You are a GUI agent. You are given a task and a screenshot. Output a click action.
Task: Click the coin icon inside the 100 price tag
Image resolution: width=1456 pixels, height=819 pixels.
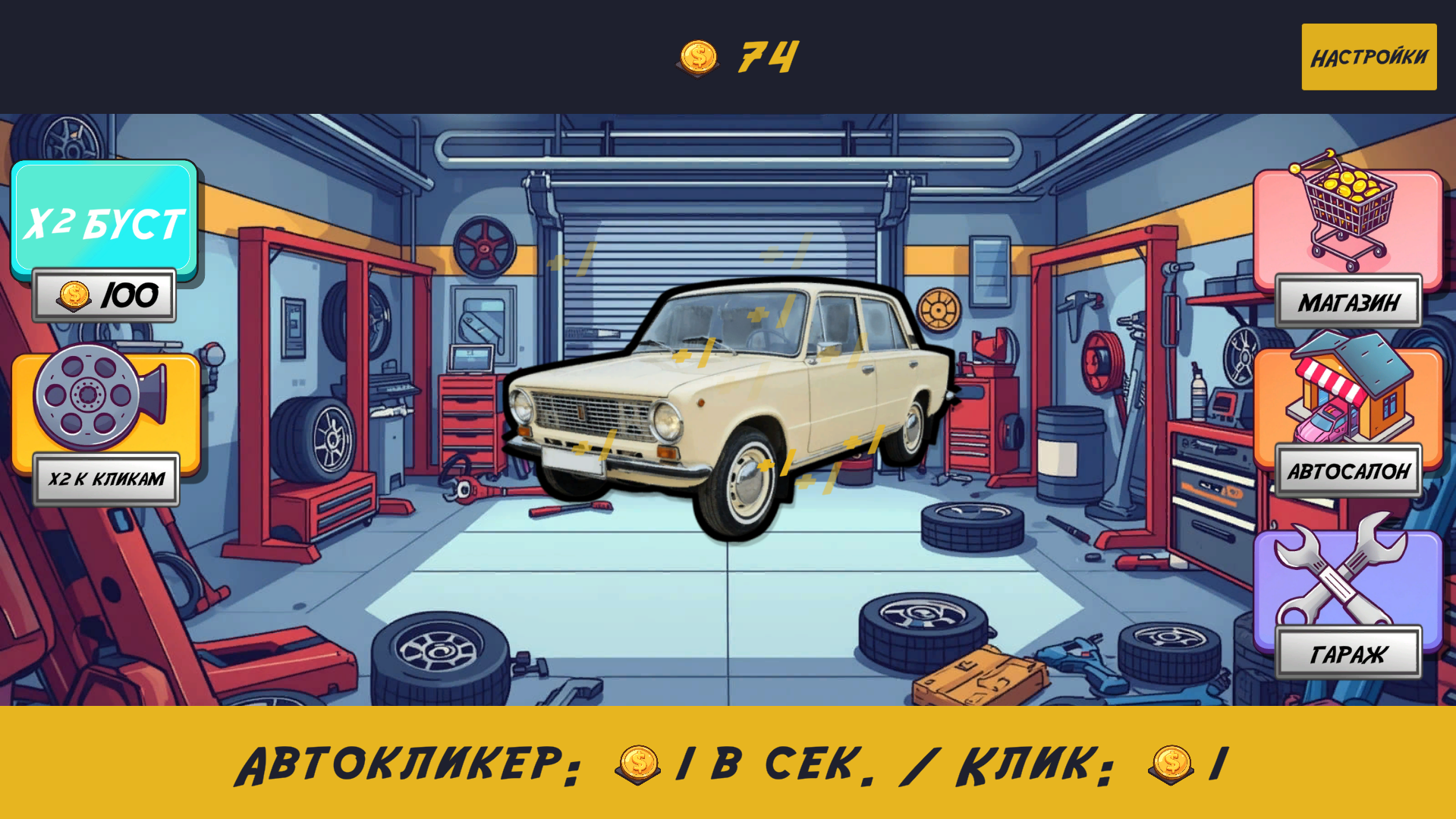pos(74,295)
